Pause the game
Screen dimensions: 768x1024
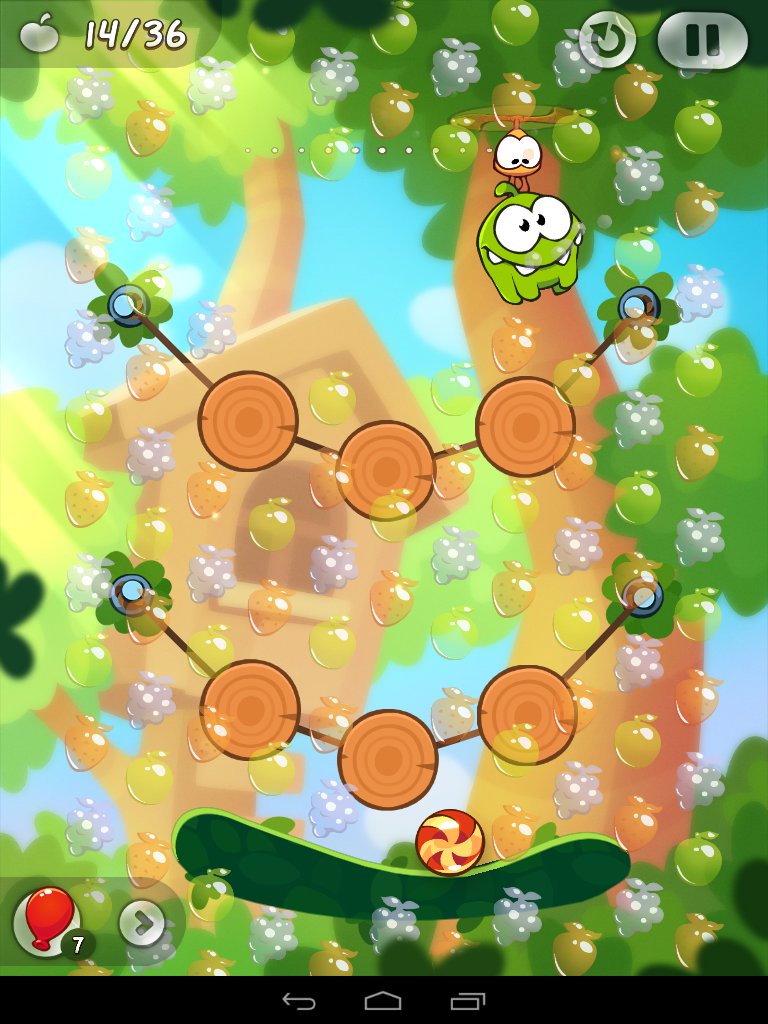pyautogui.click(x=702, y=40)
